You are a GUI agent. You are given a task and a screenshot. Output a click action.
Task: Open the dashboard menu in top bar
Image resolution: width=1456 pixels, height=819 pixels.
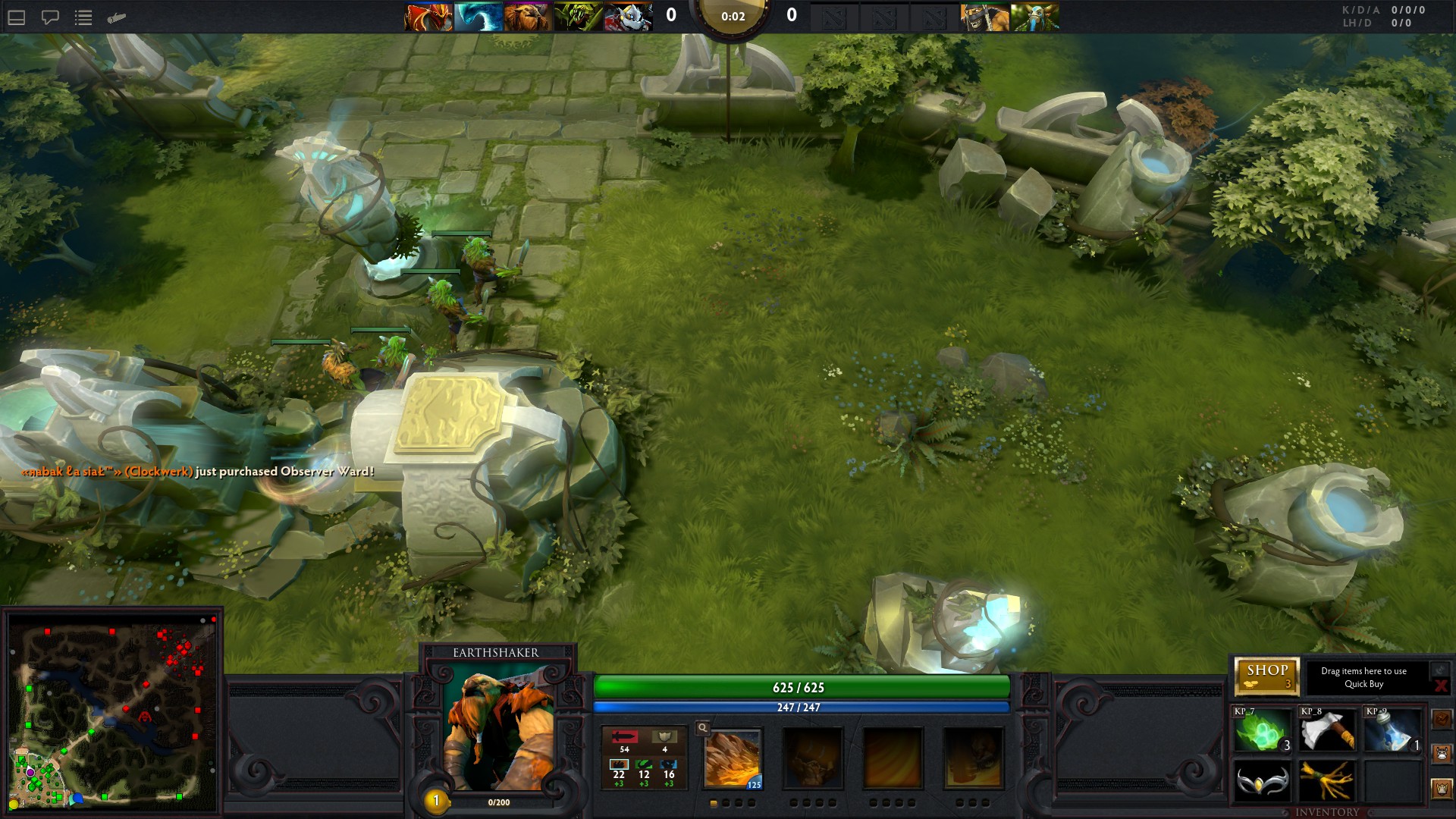pyautogui.click(x=17, y=17)
